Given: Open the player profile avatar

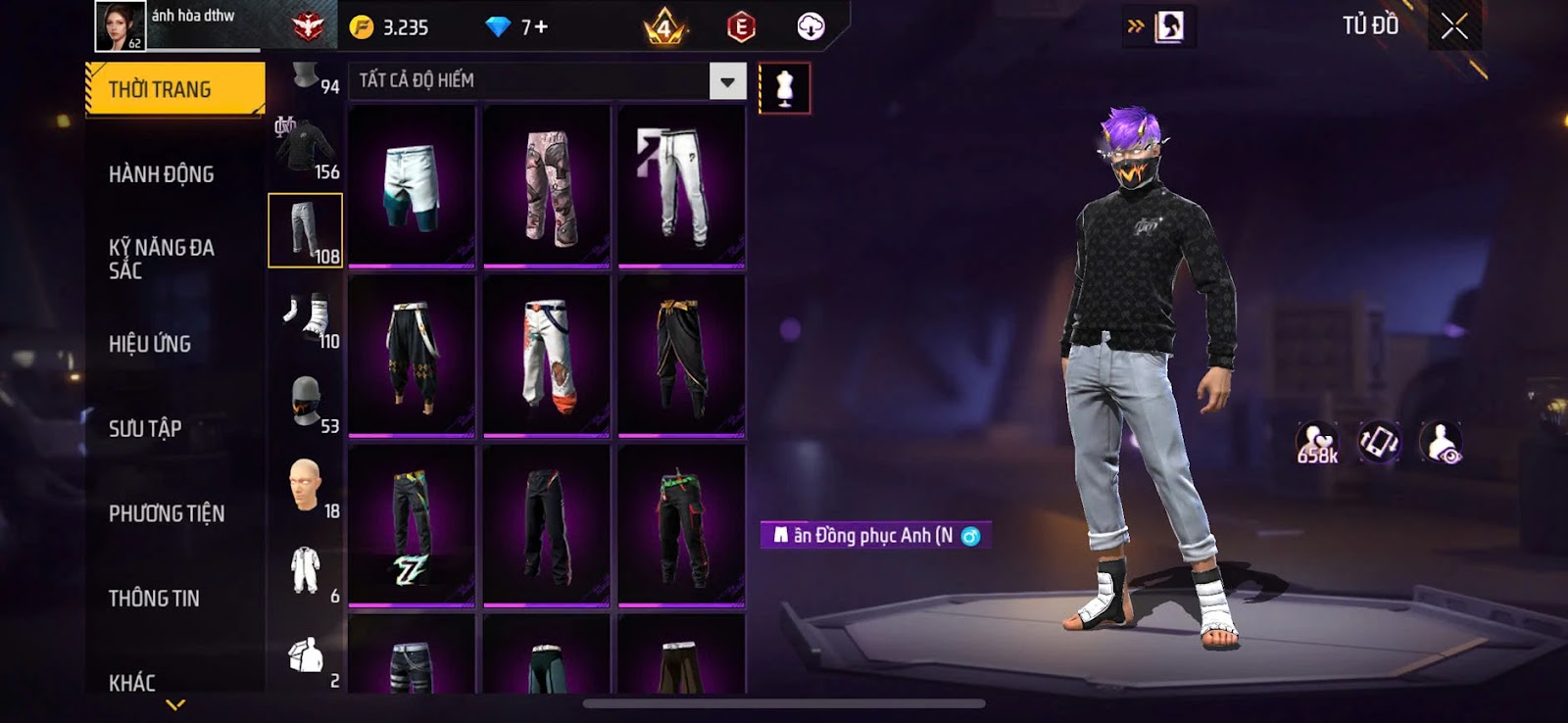Looking at the screenshot, I should [120, 25].
